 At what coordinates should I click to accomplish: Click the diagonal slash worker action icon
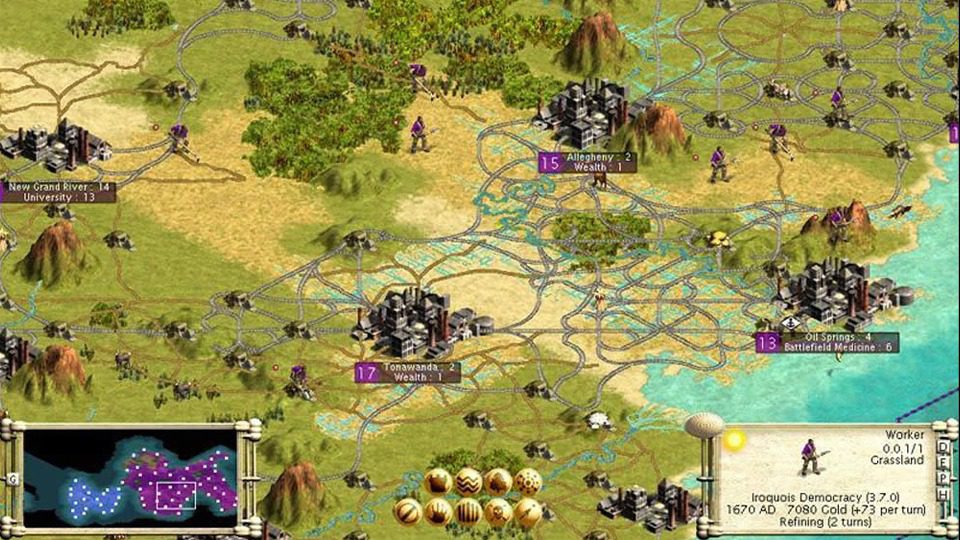coord(407,512)
